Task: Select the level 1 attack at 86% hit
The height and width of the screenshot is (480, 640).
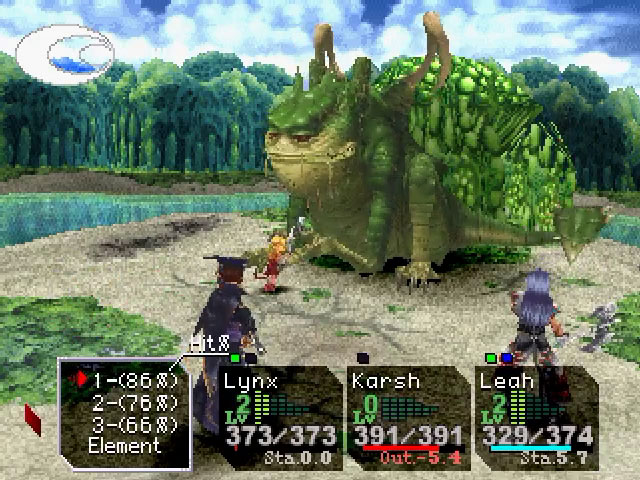Action: click(134, 381)
